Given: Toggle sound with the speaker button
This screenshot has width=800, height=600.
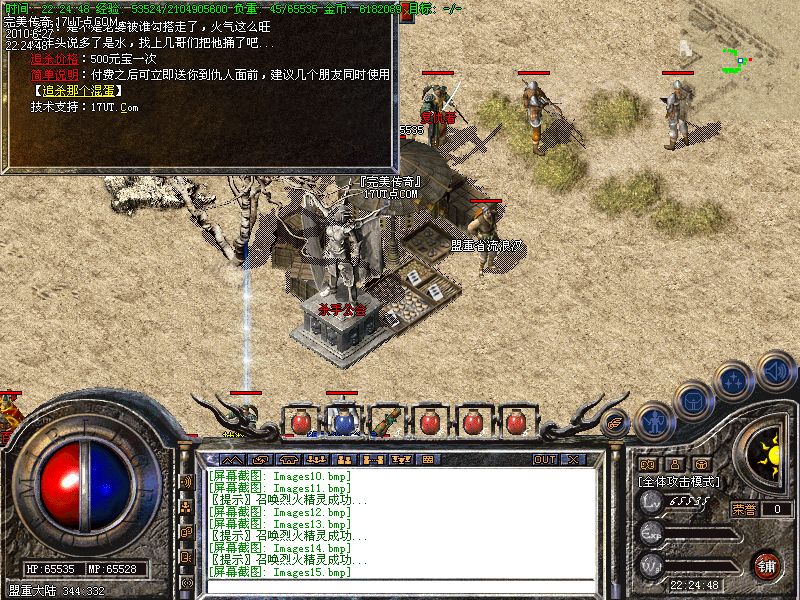Looking at the screenshot, I should pos(774,369).
